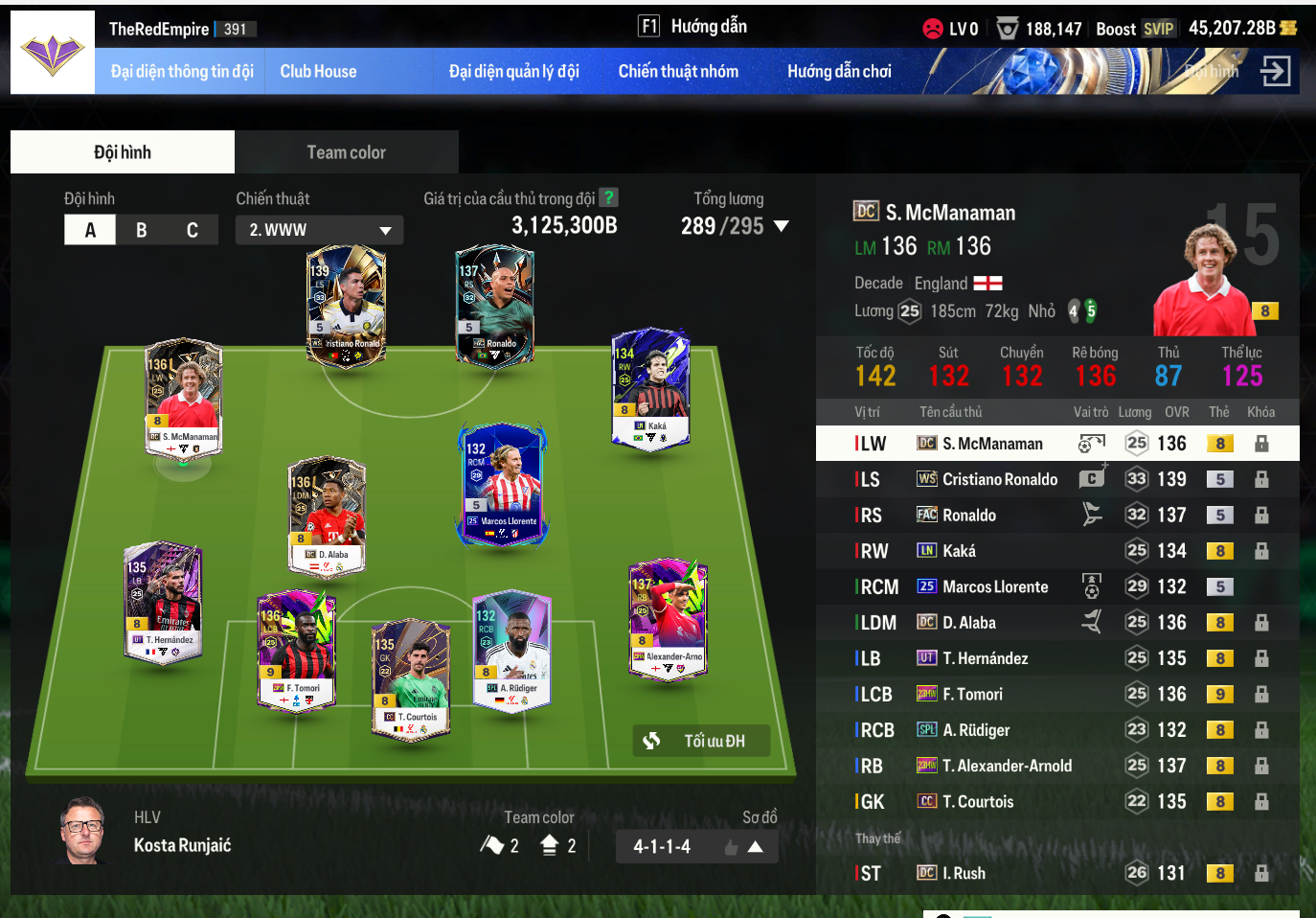Click the green question mark help icon
The image size is (1316, 918).
(x=608, y=197)
